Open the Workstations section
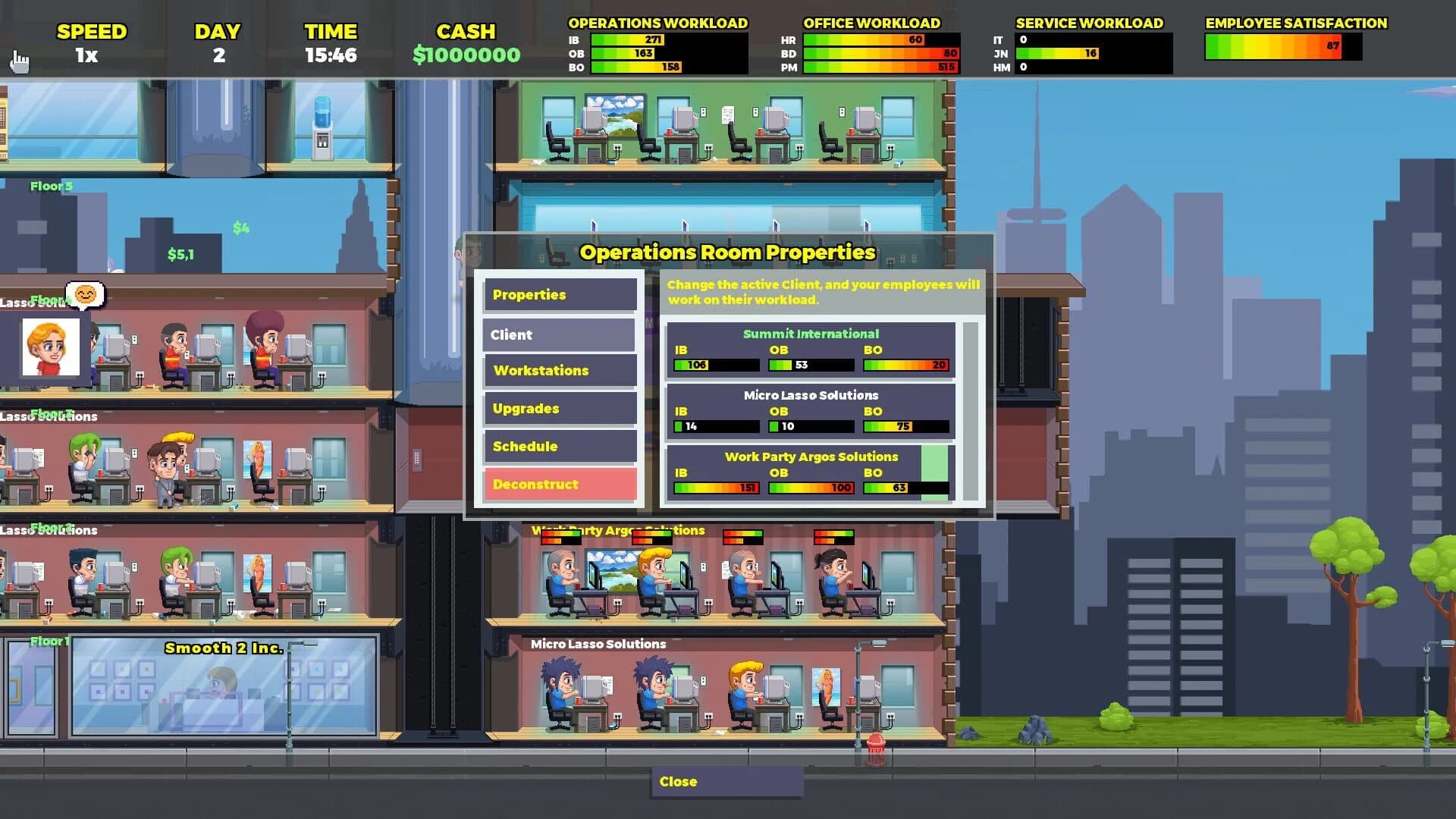The image size is (1456, 819). [x=559, y=371]
